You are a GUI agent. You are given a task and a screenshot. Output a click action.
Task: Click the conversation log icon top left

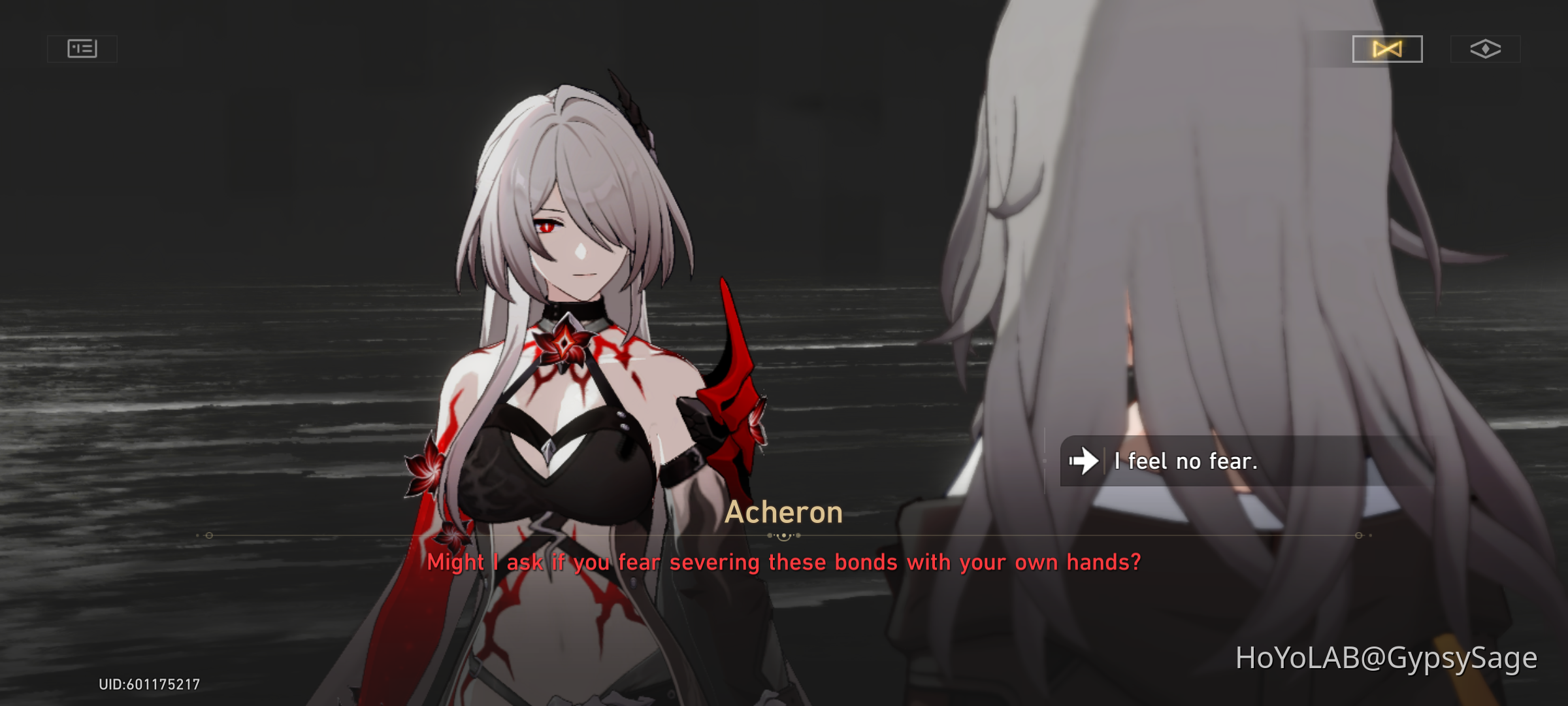[81, 48]
